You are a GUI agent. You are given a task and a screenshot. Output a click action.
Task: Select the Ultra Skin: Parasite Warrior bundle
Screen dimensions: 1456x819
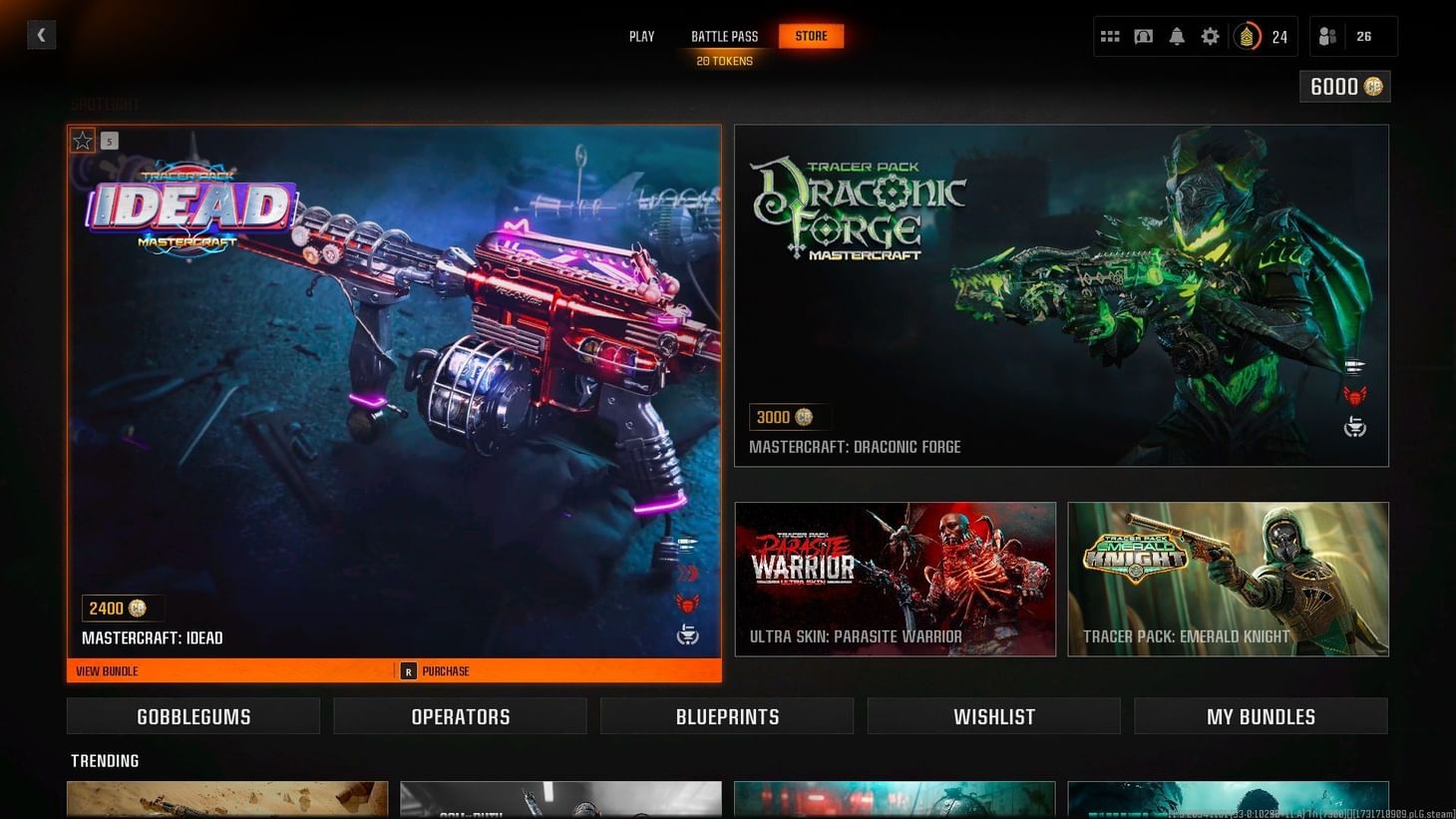[895, 579]
